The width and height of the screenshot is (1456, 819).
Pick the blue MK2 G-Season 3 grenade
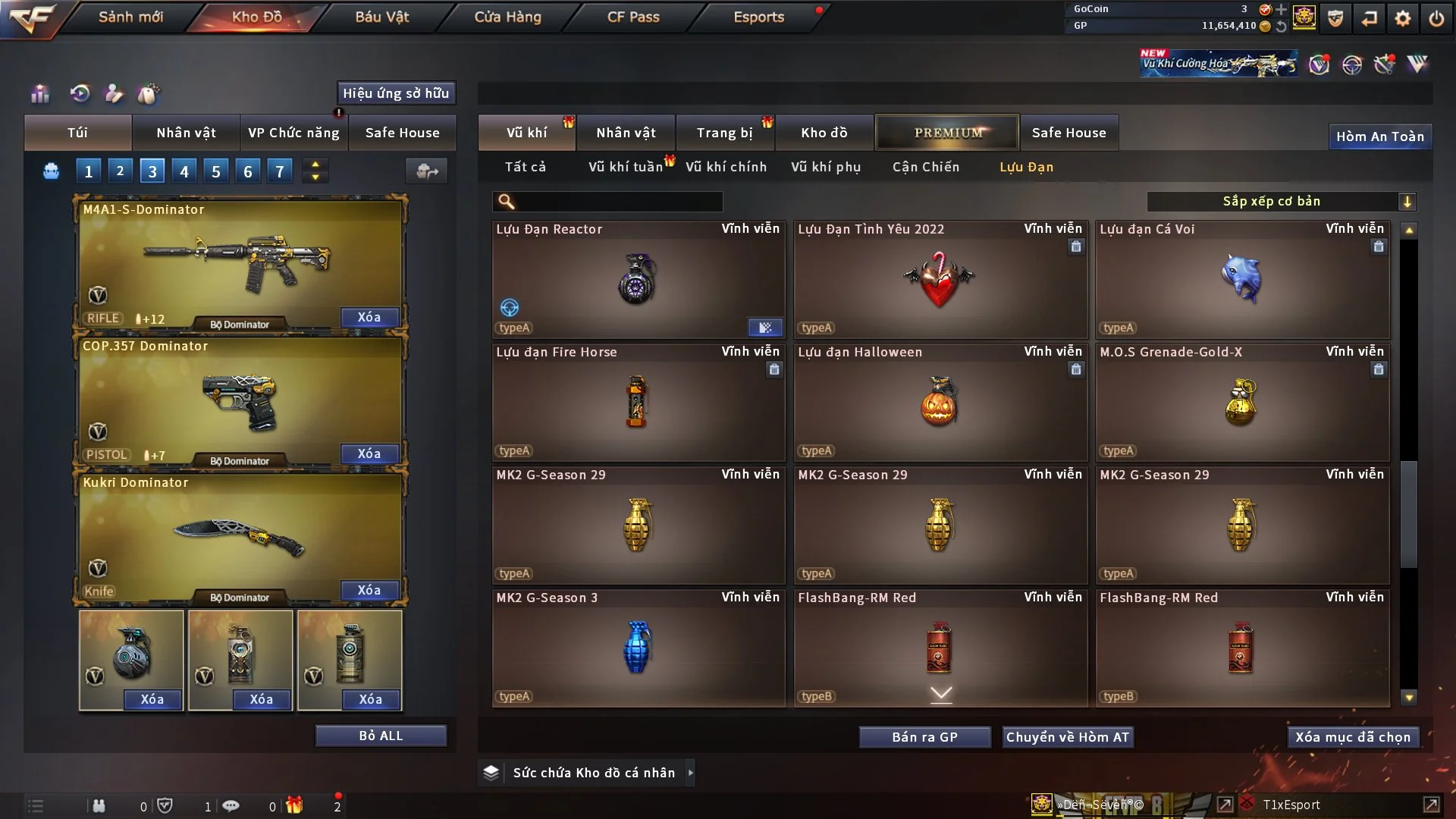[x=638, y=648]
